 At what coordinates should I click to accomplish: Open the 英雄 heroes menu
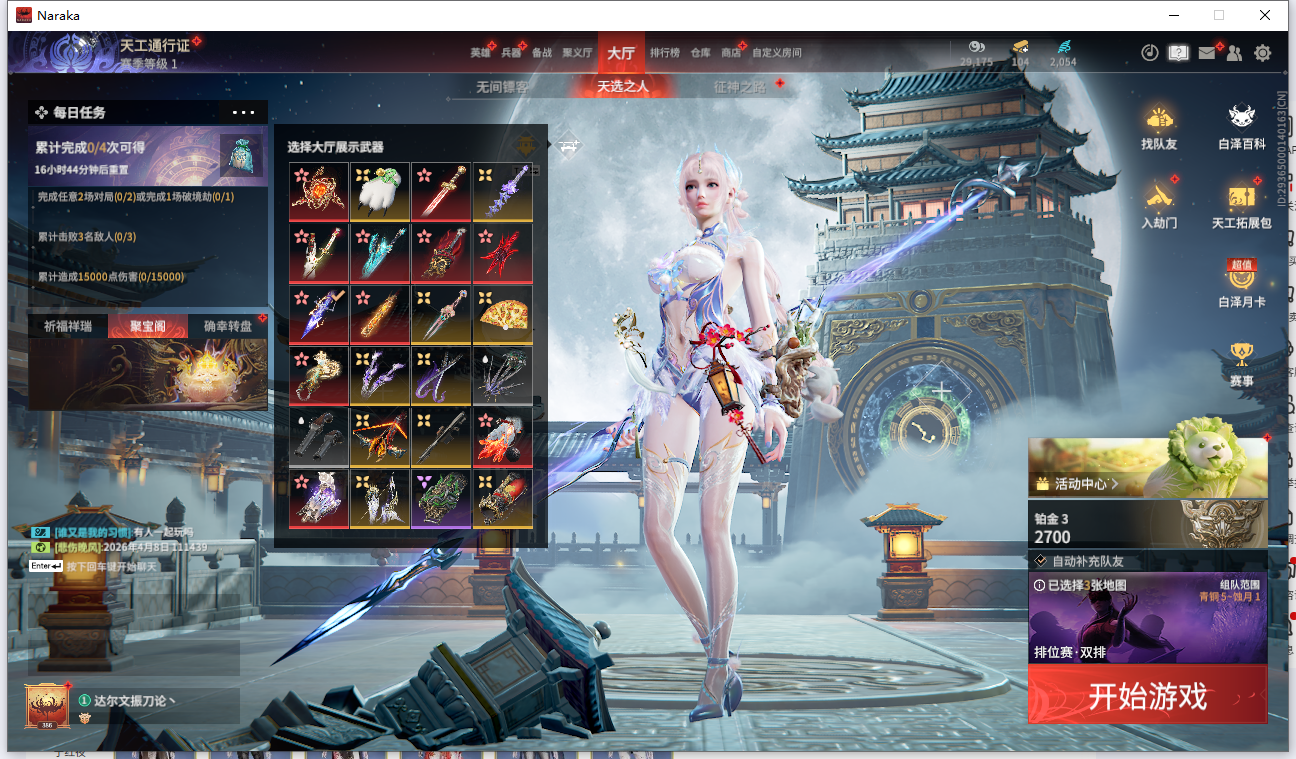point(480,53)
